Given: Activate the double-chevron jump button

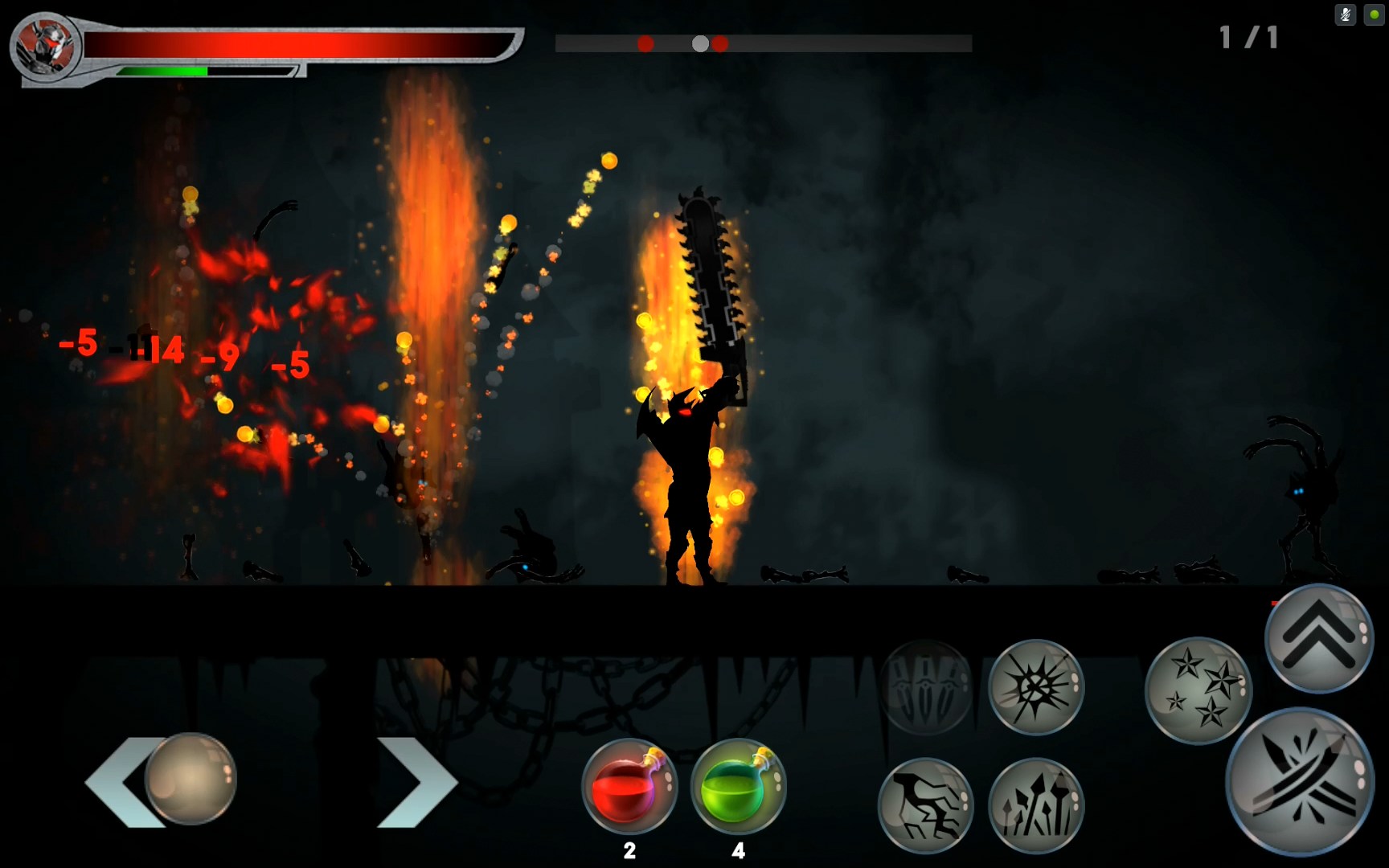Looking at the screenshot, I should (x=1319, y=639).
